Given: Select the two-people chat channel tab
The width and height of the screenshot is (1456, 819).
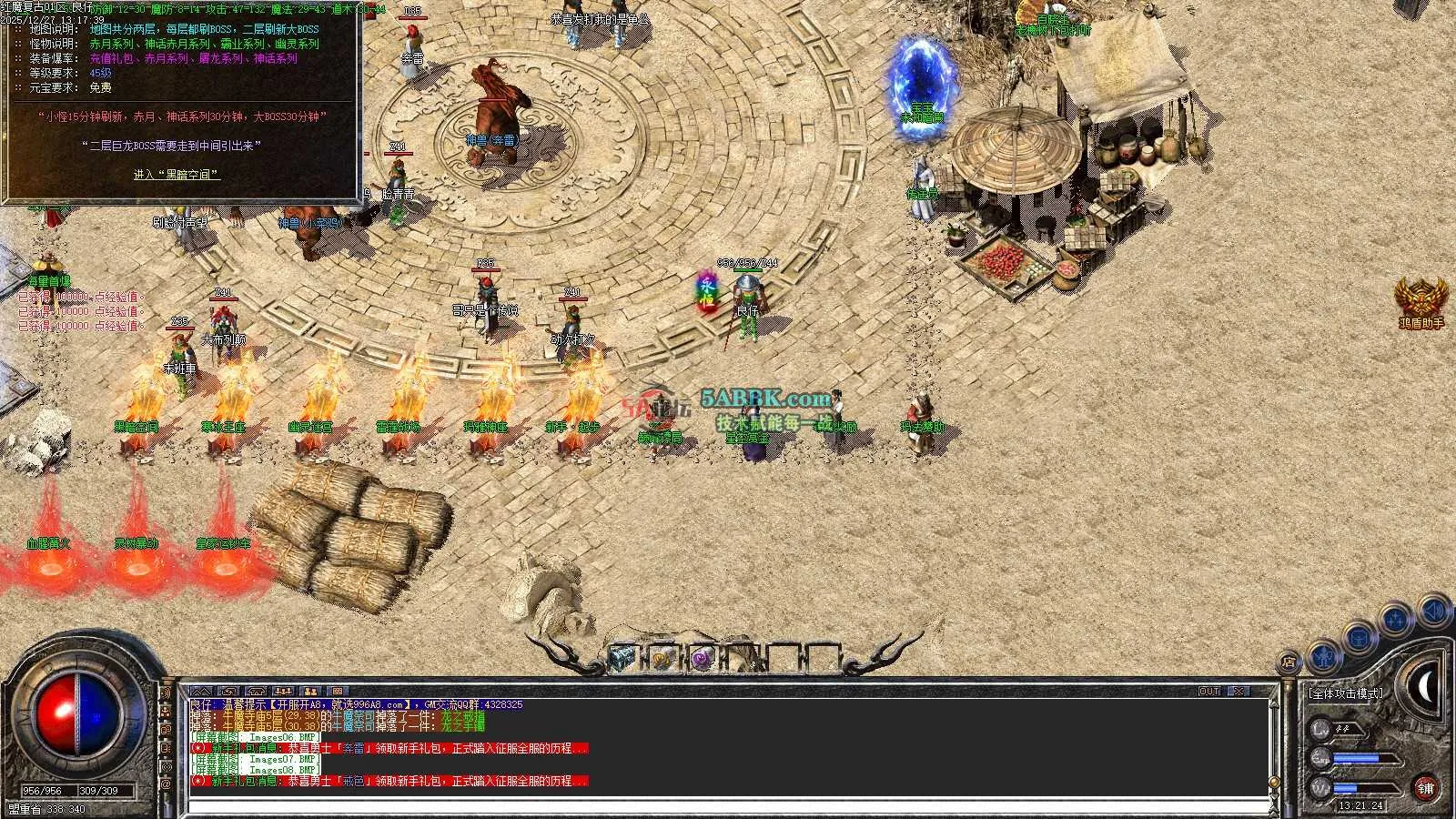Looking at the screenshot, I should pyautogui.click(x=310, y=692).
